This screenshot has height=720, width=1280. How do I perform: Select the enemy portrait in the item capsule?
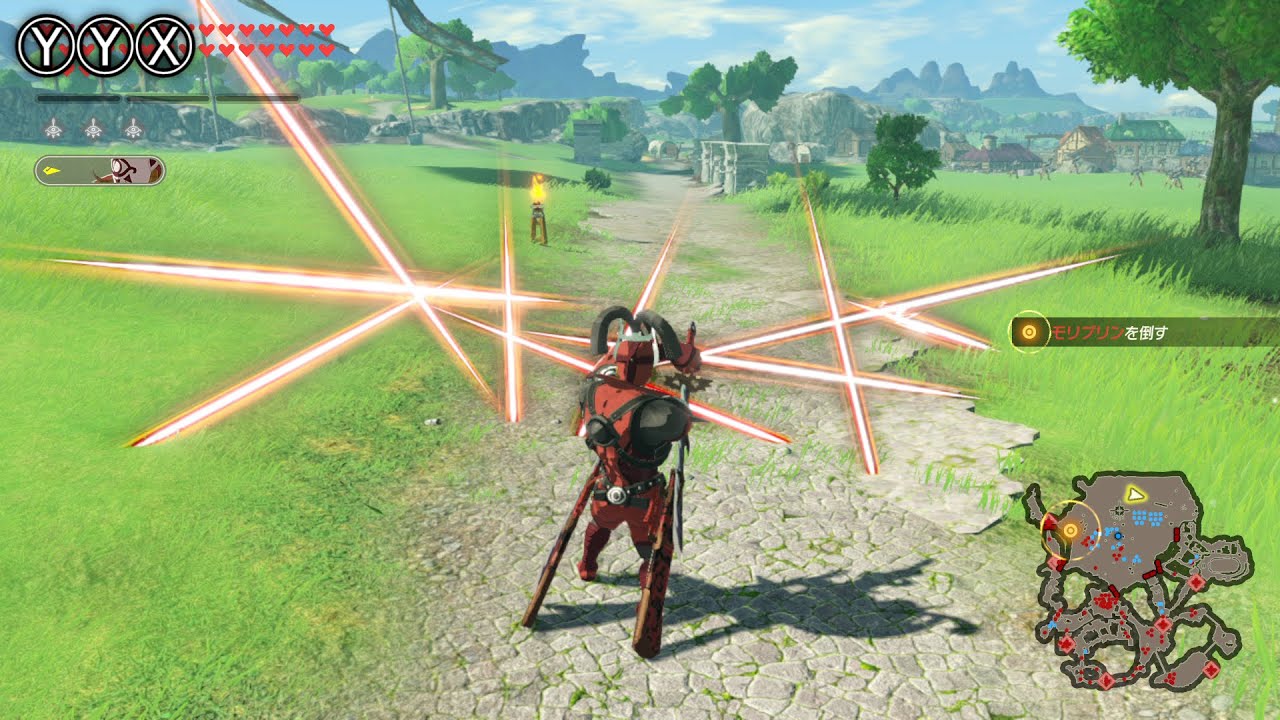125,170
